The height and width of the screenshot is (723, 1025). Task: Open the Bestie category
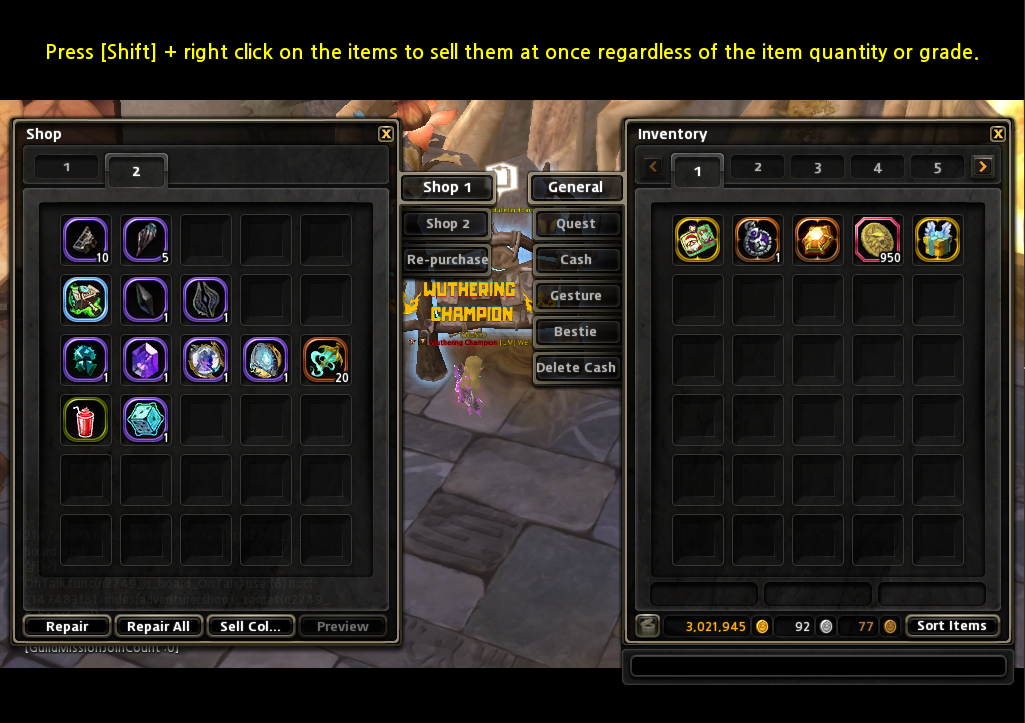coord(576,332)
